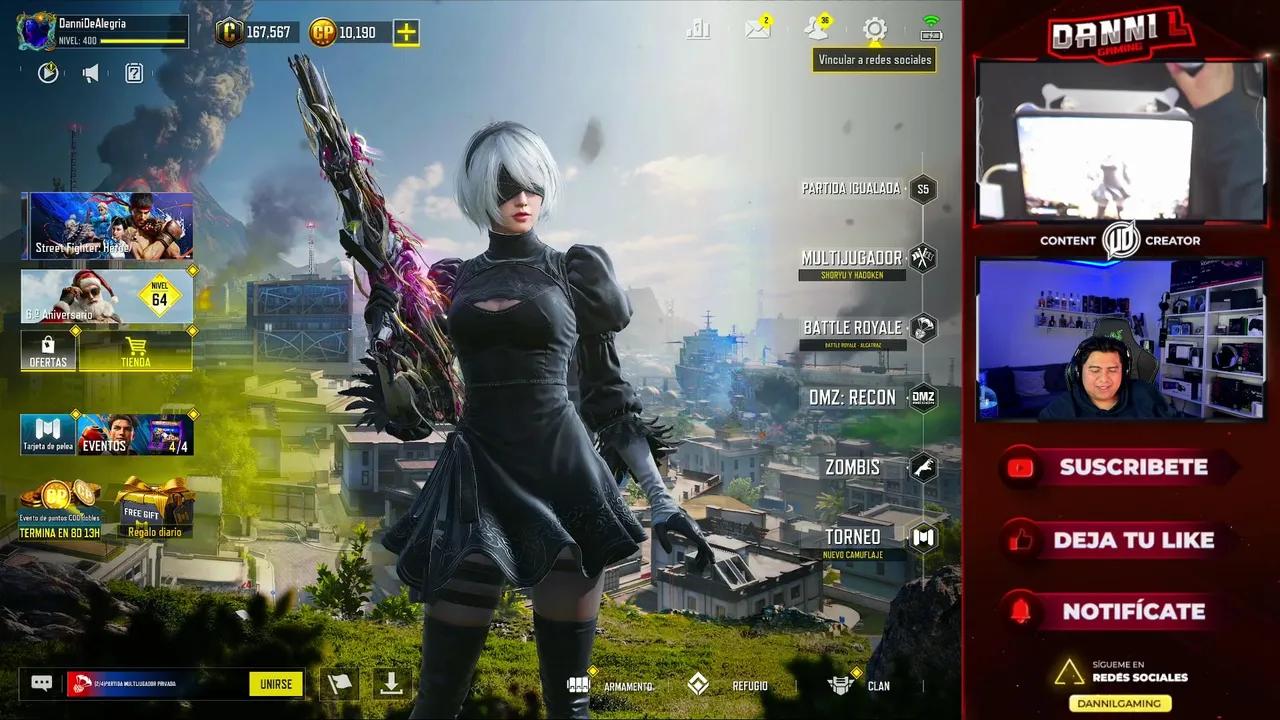Open the in-game chat icon
This screenshot has height=720, width=1280.
click(x=40, y=684)
